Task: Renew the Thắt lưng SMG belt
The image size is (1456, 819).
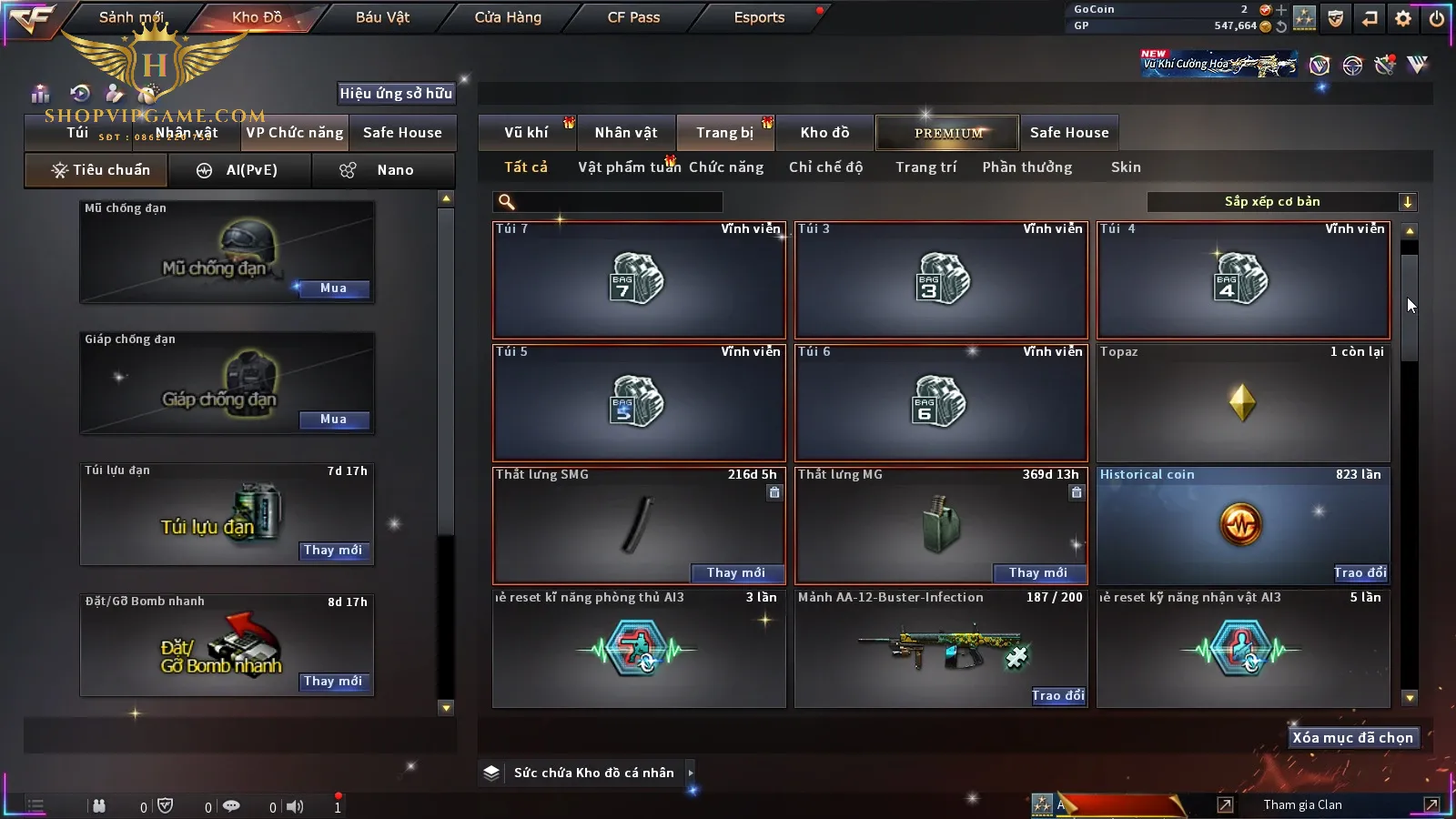Action: click(x=736, y=572)
